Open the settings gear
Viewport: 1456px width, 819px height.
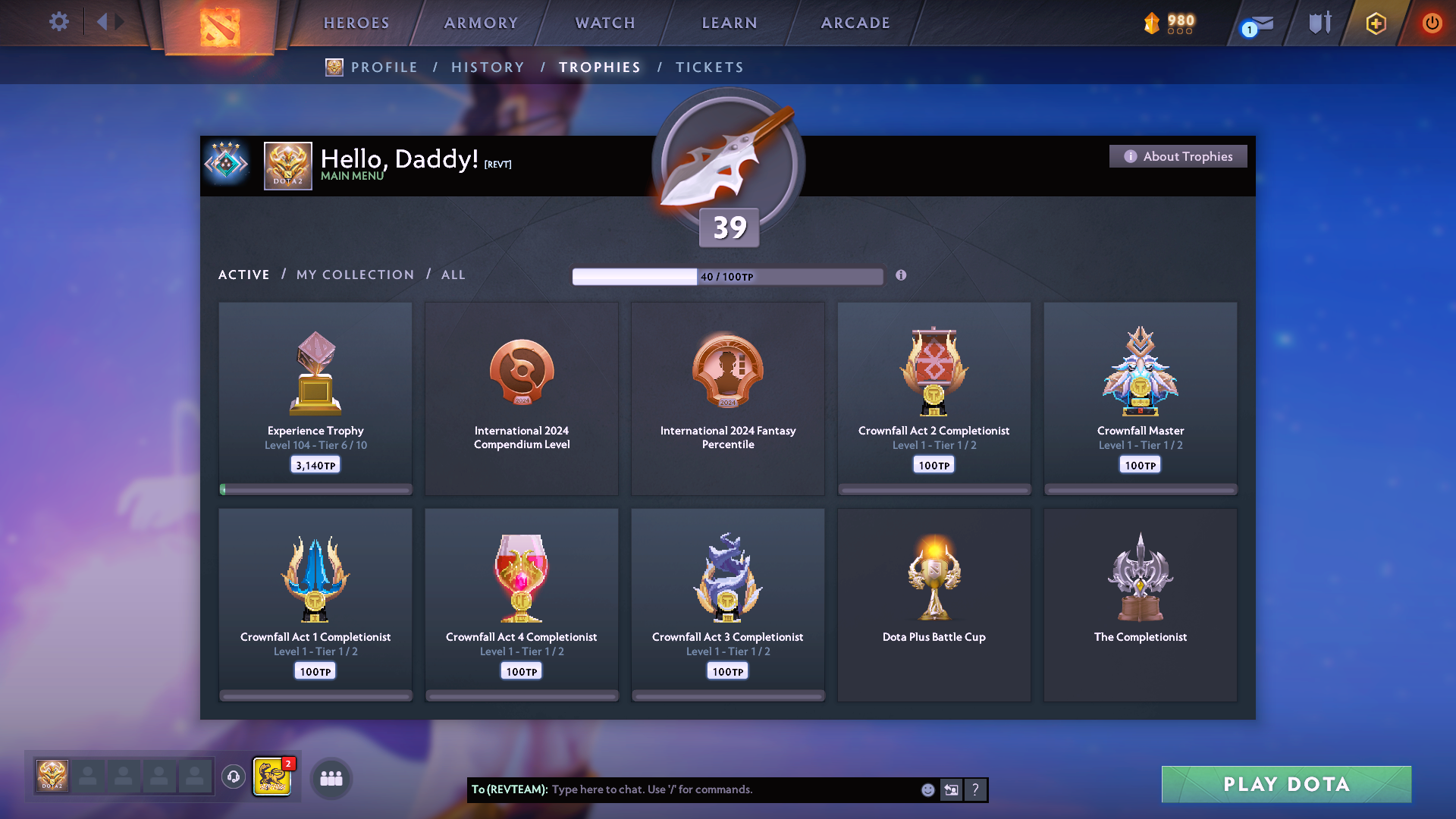(59, 22)
